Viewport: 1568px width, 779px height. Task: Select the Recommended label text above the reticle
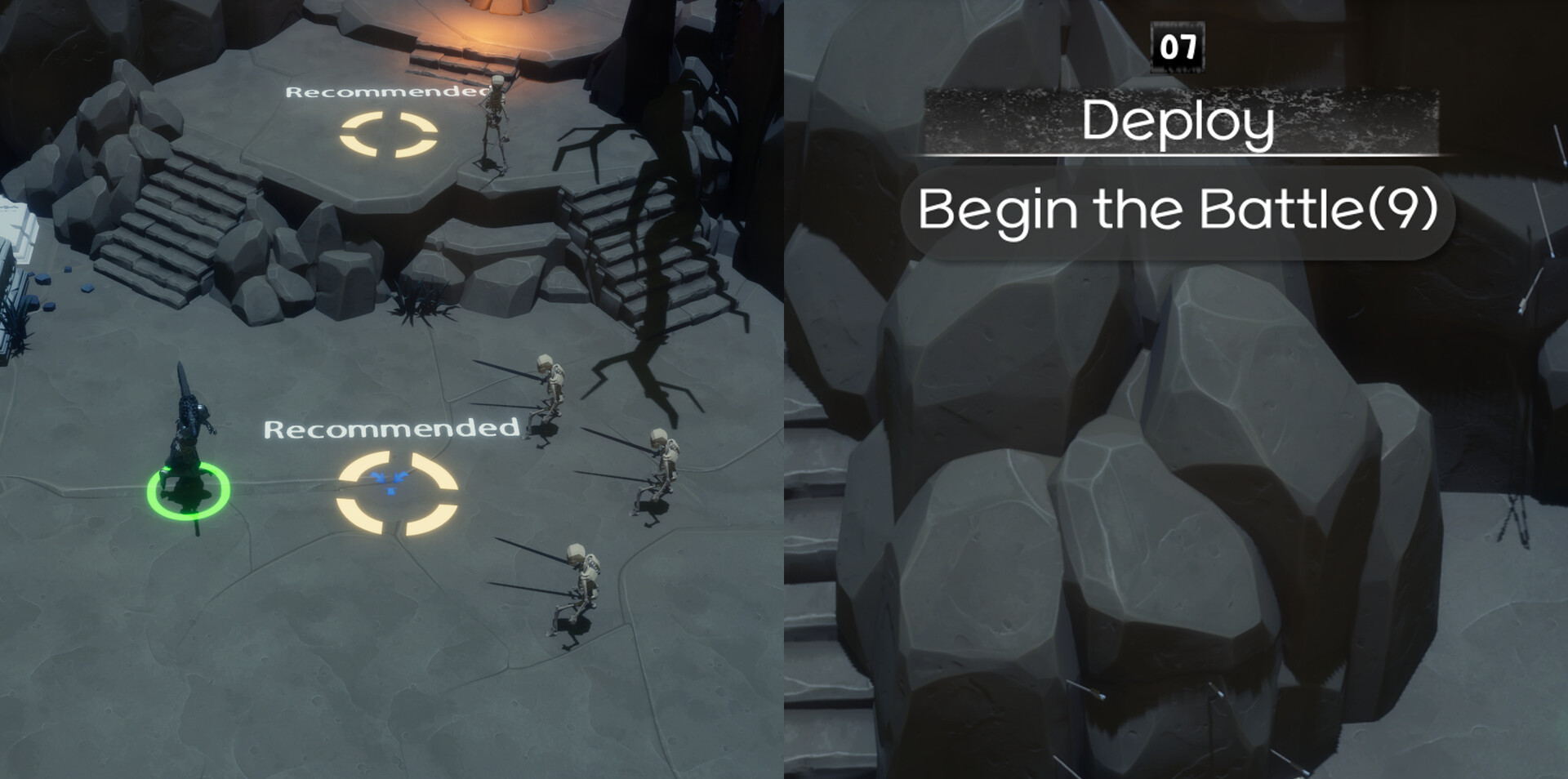click(392, 429)
